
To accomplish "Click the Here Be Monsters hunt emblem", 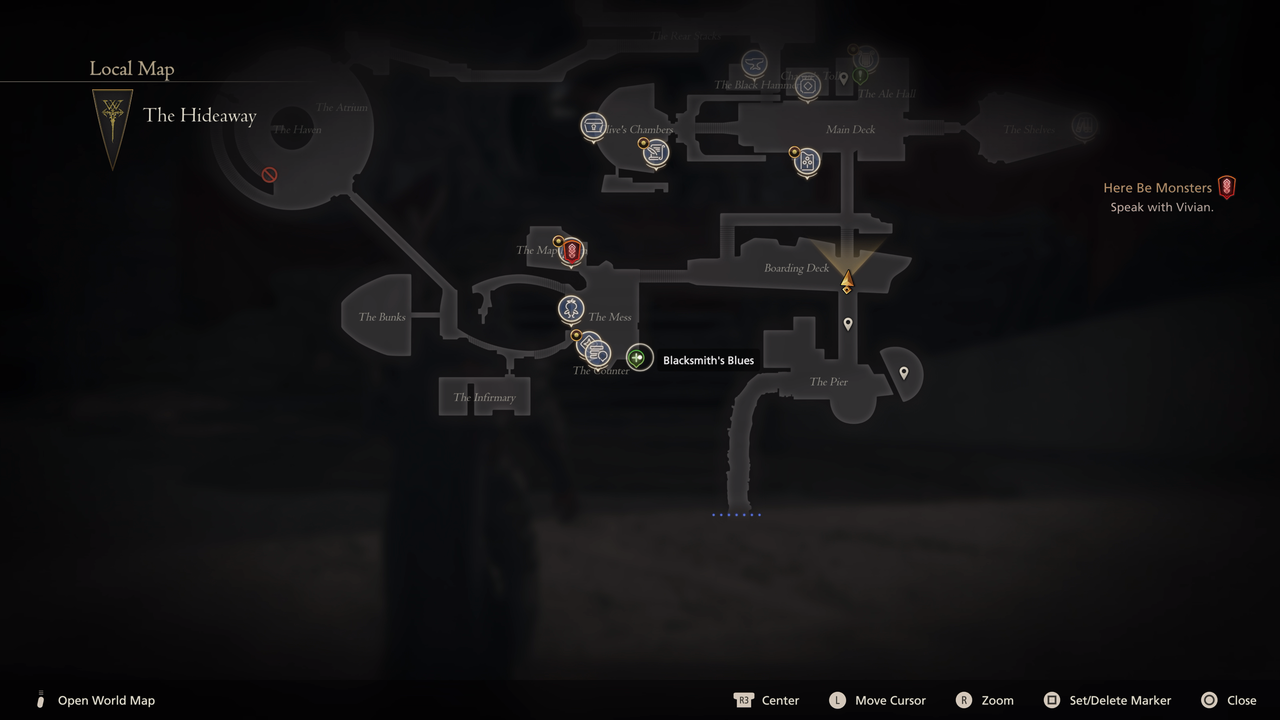I will [1227, 187].
